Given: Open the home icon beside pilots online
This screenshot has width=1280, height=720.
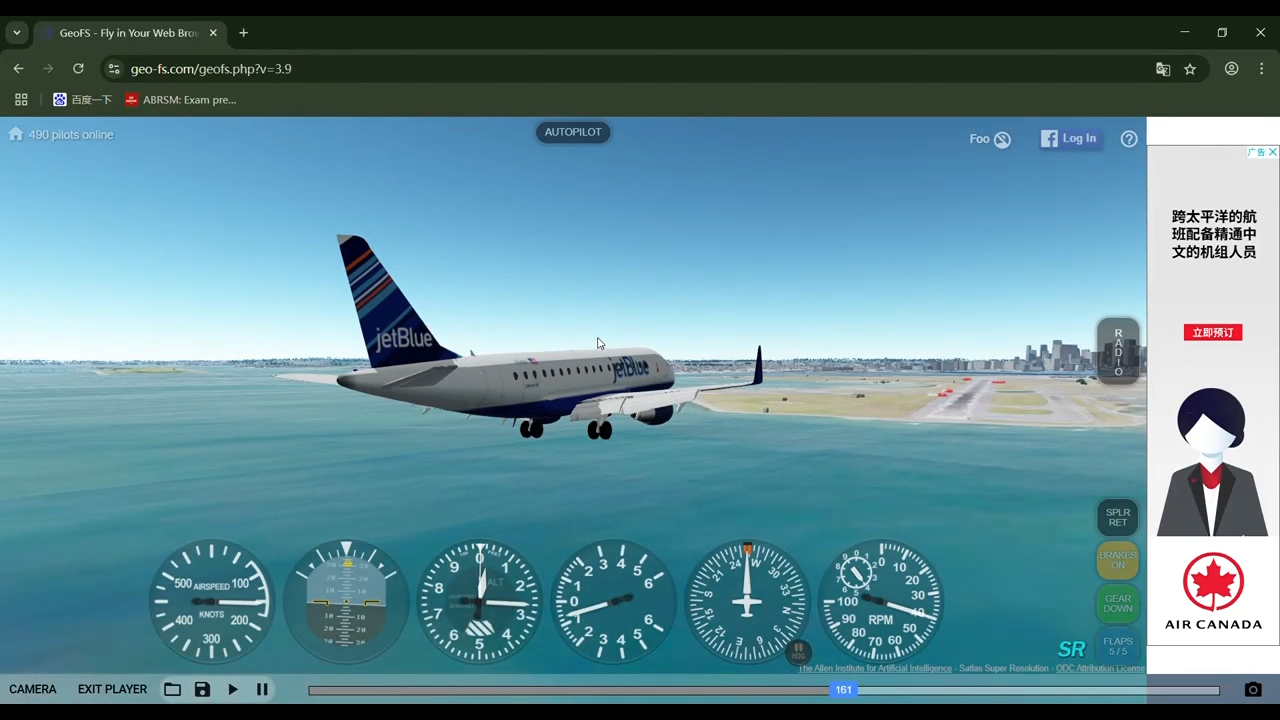Looking at the screenshot, I should (x=16, y=134).
